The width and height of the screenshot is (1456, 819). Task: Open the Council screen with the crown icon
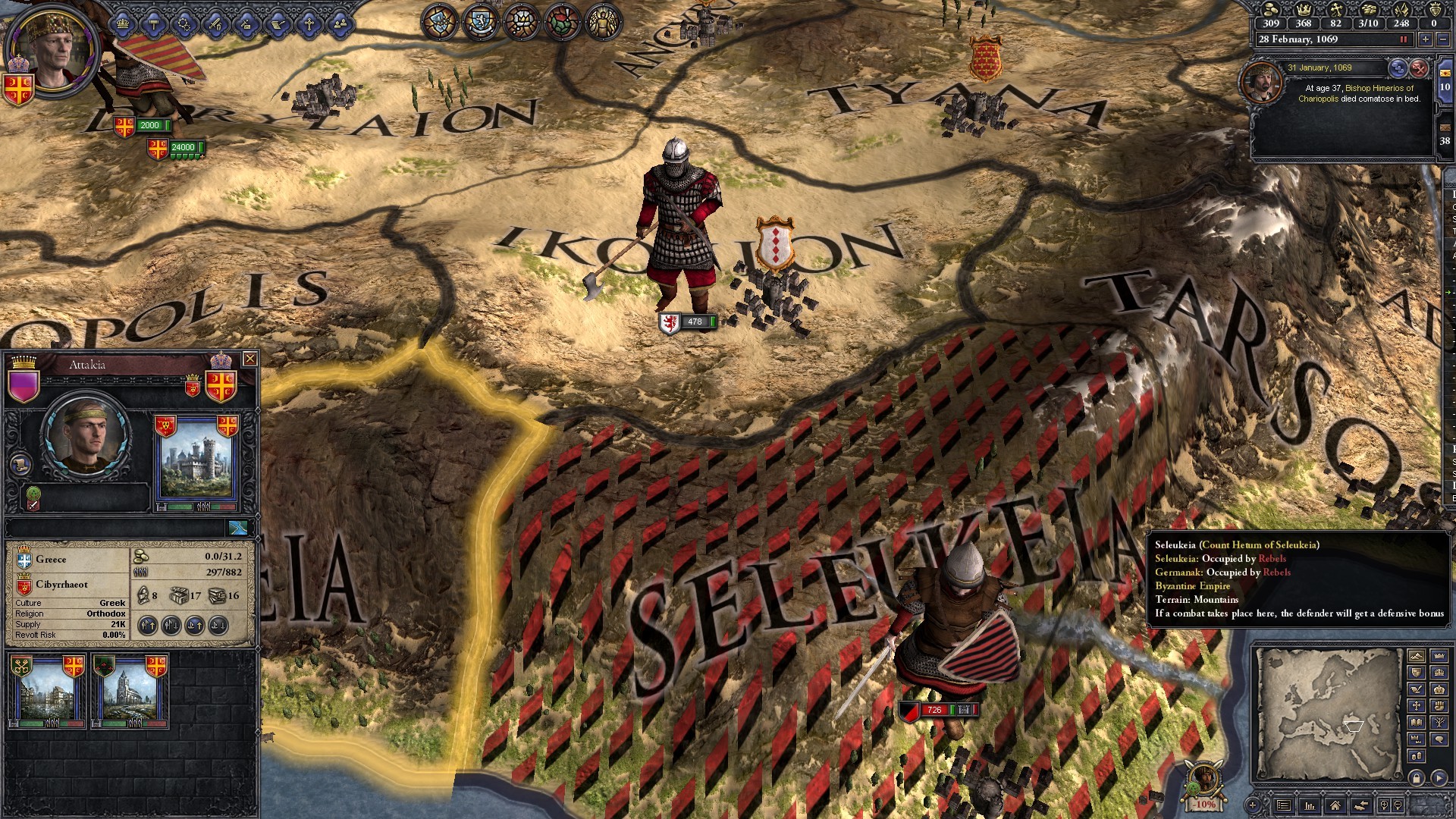(122, 24)
